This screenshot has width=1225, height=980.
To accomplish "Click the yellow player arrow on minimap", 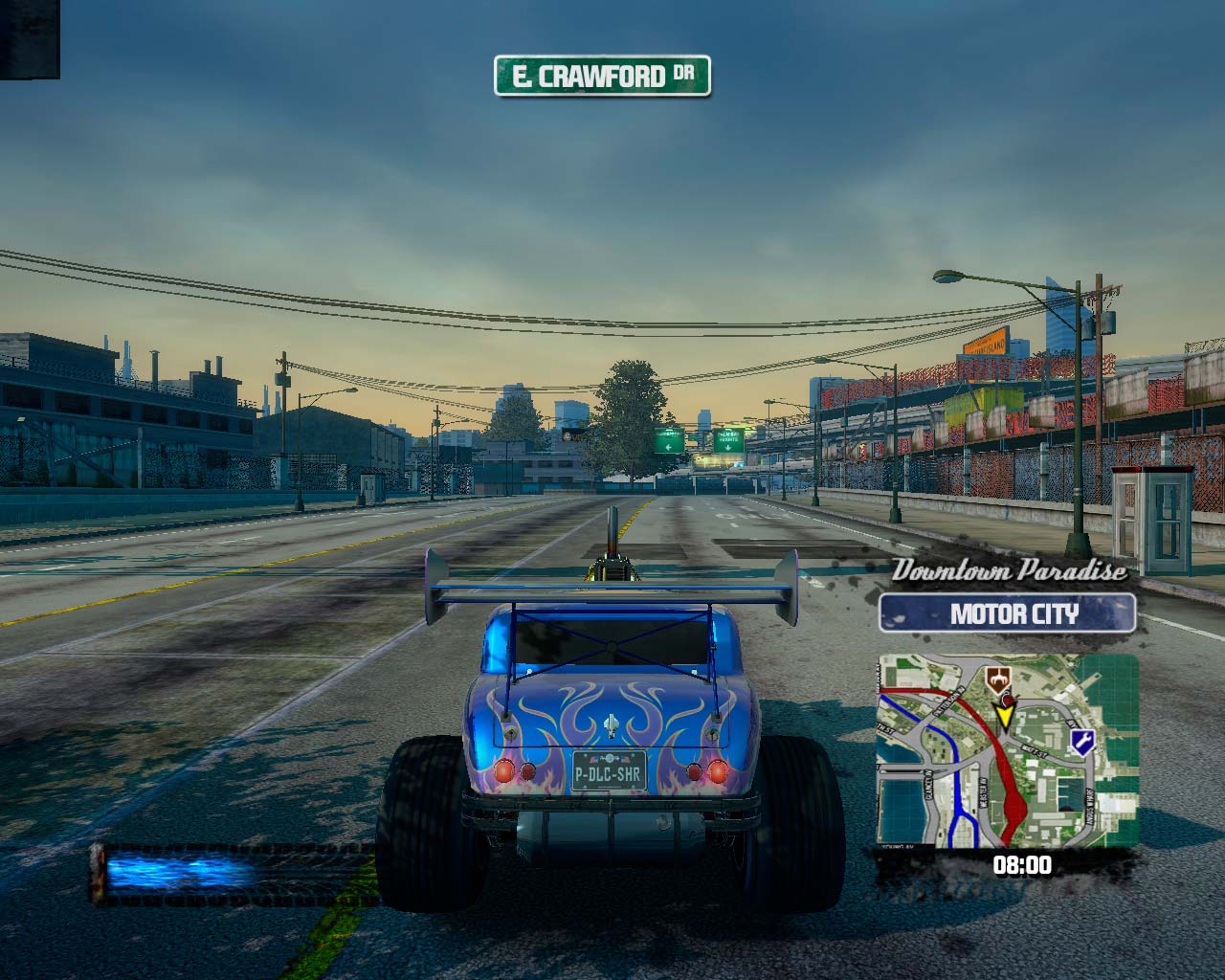I will 1005,716.
